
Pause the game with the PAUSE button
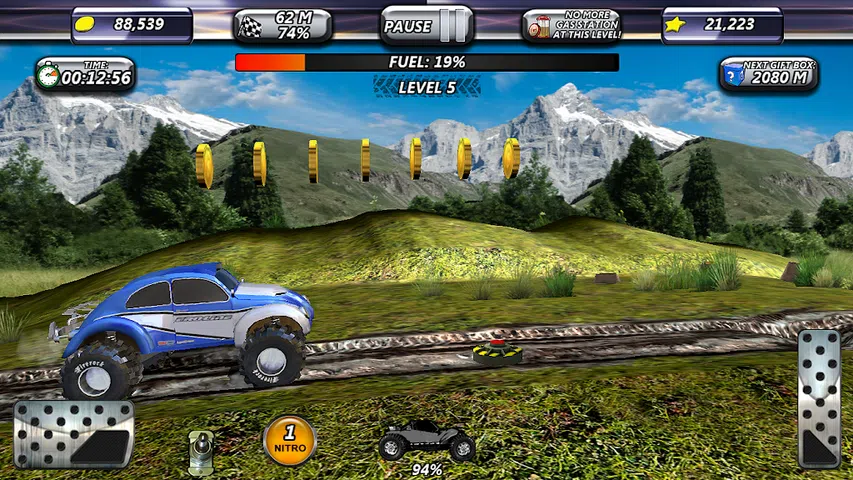[x=426, y=26]
